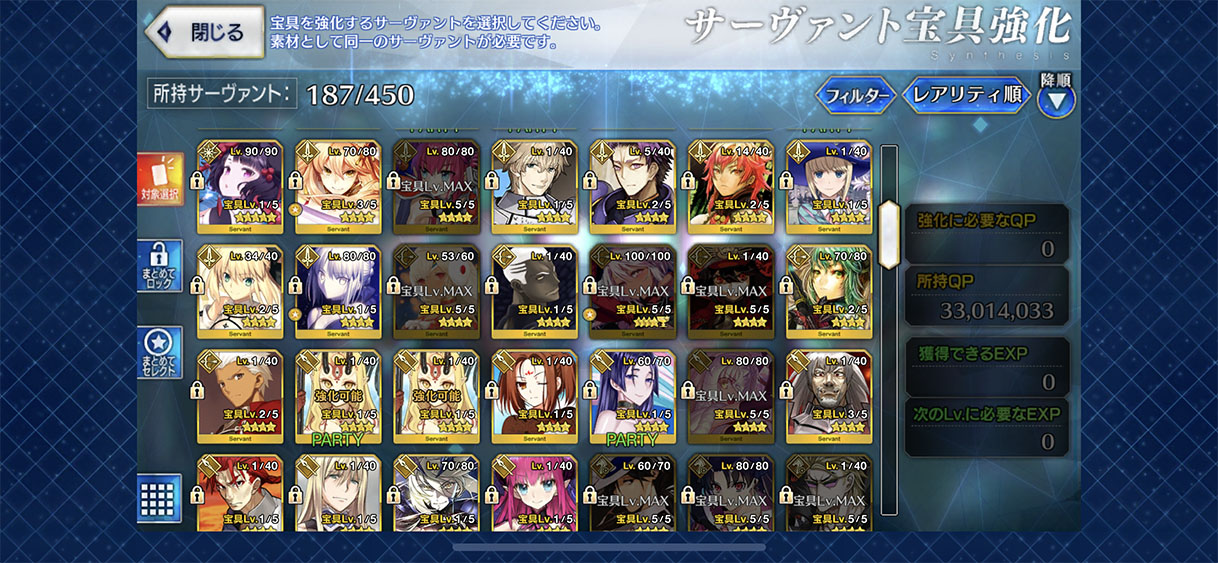Grab the servant list scrollbar handle
The width and height of the screenshot is (1218, 563).
coord(889,220)
